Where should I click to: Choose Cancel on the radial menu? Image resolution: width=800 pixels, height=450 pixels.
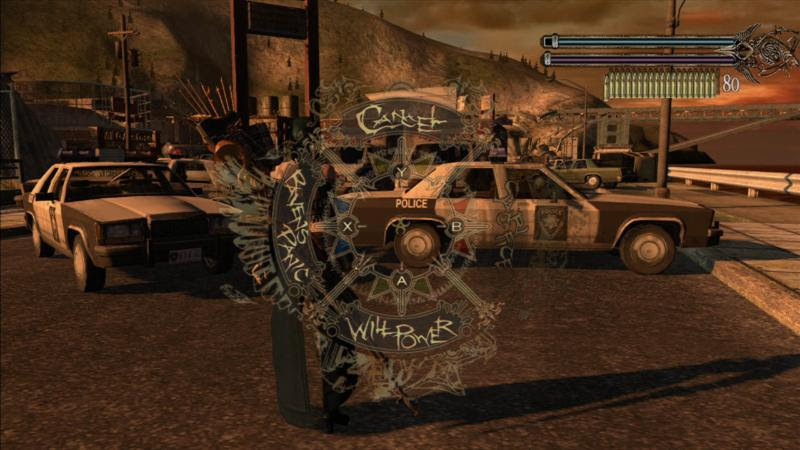pos(401,120)
